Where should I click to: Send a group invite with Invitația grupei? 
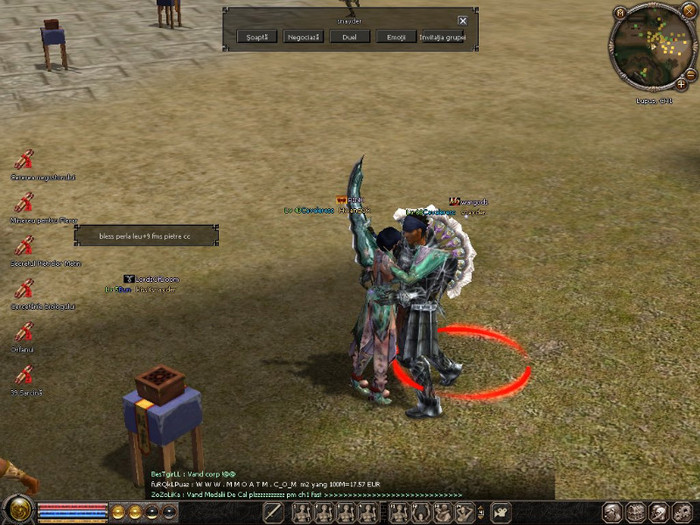441,37
